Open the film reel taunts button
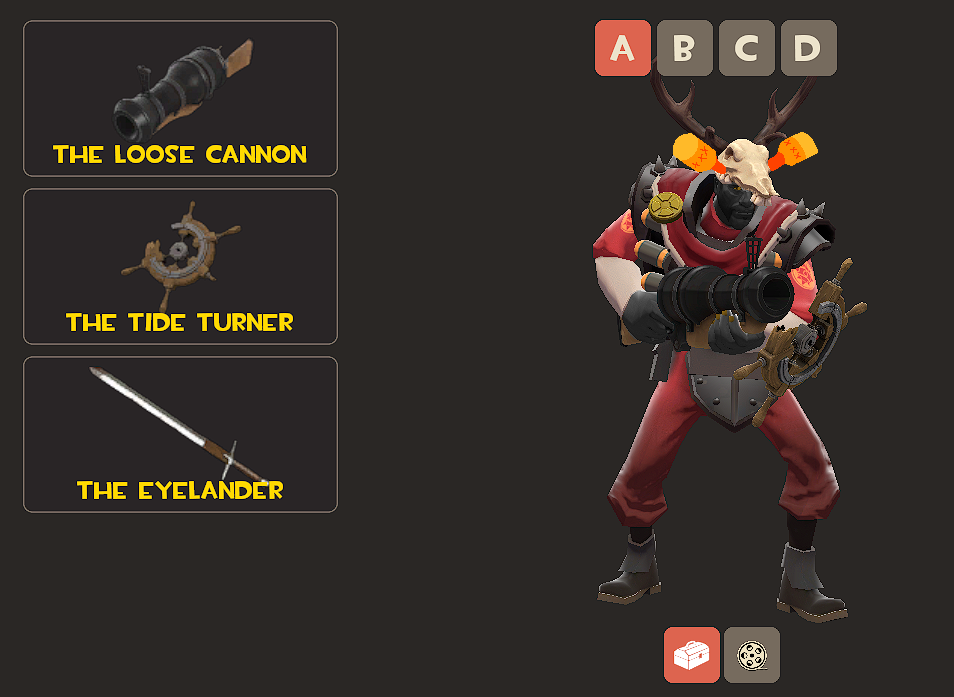Image resolution: width=954 pixels, height=697 pixels. pos(752,655)
